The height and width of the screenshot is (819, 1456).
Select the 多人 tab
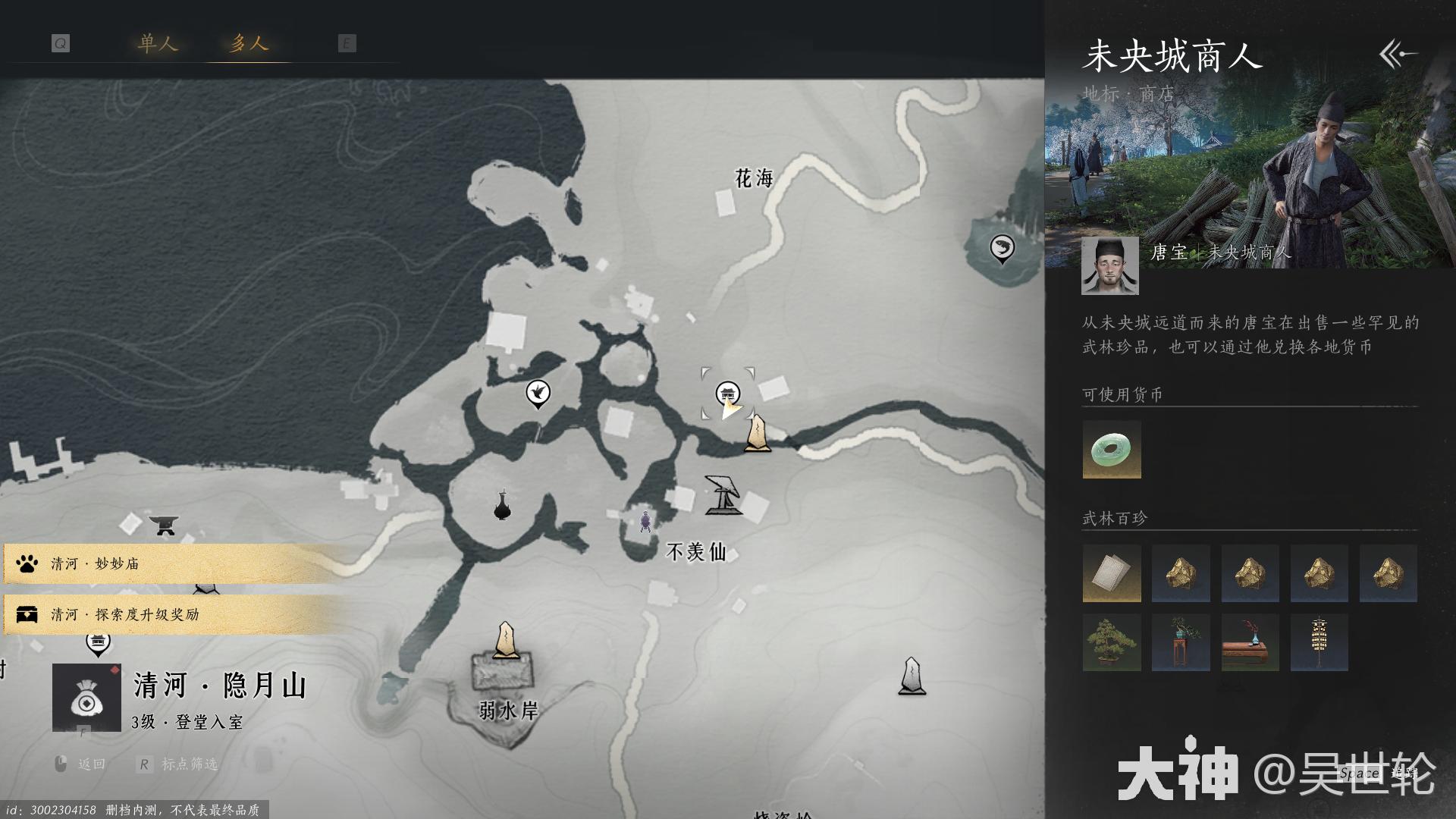pyautogui.click(x=249, y=43)
